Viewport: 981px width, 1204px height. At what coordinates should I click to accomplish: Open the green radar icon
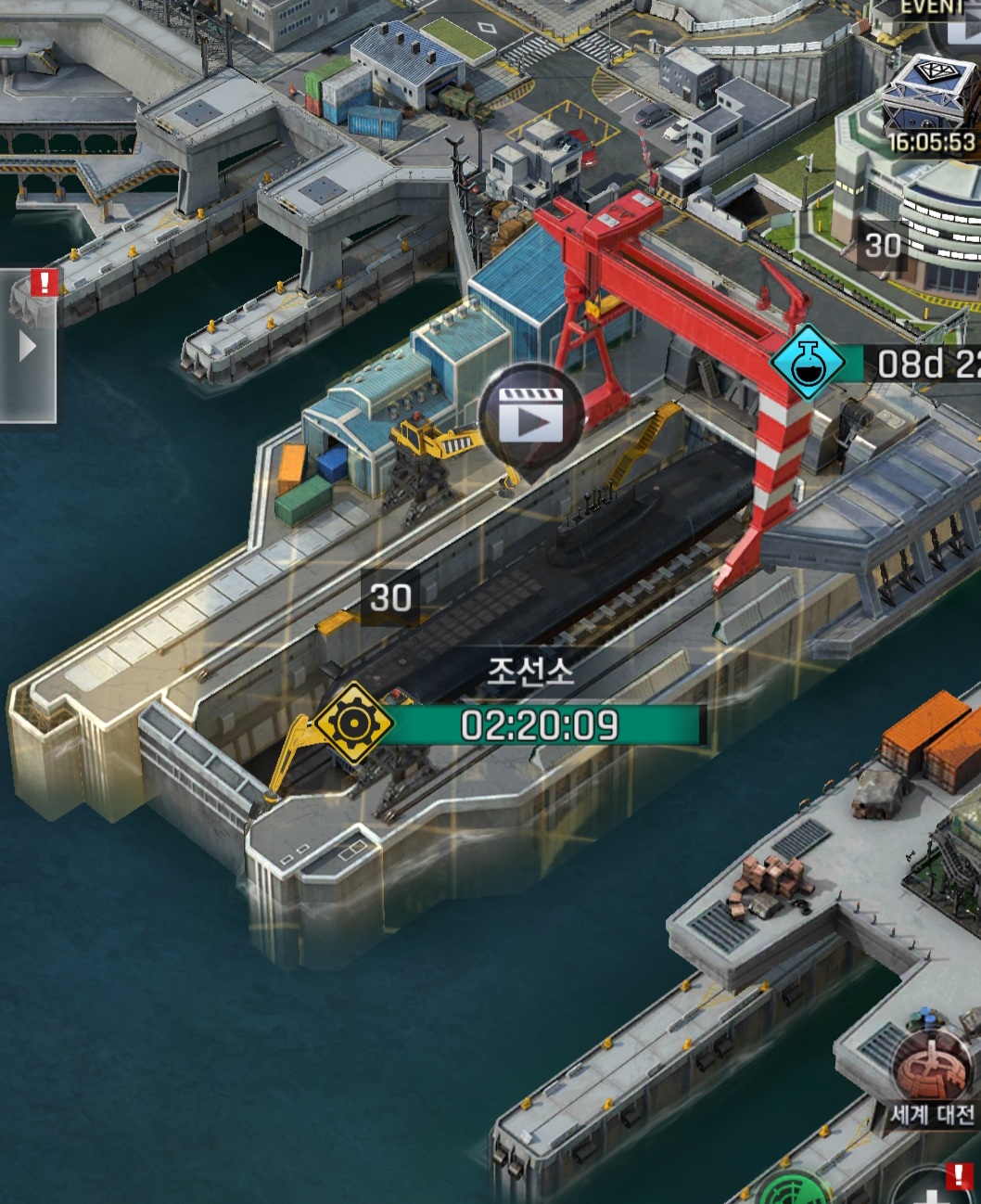click(791, 1190)
